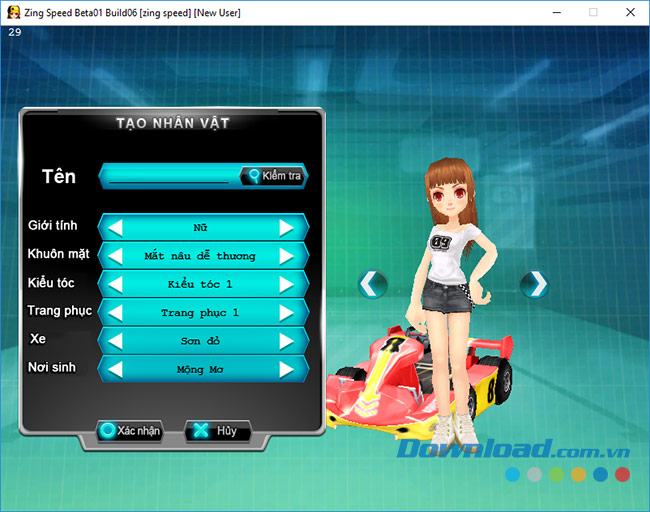Rotate character preview with right arrow
650x512 pixels.
(x=535, y=284)
